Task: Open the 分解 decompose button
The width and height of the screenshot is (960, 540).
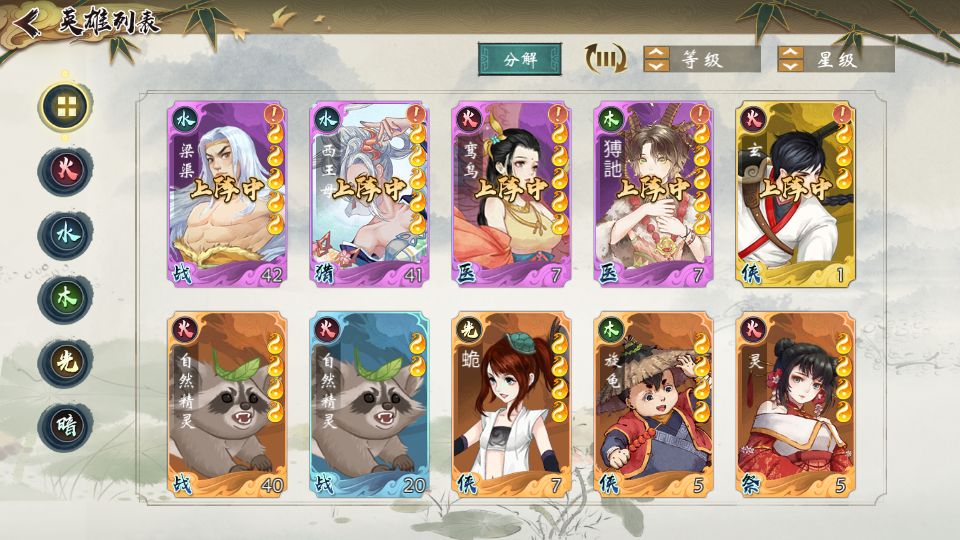Action: click(519, 59)
